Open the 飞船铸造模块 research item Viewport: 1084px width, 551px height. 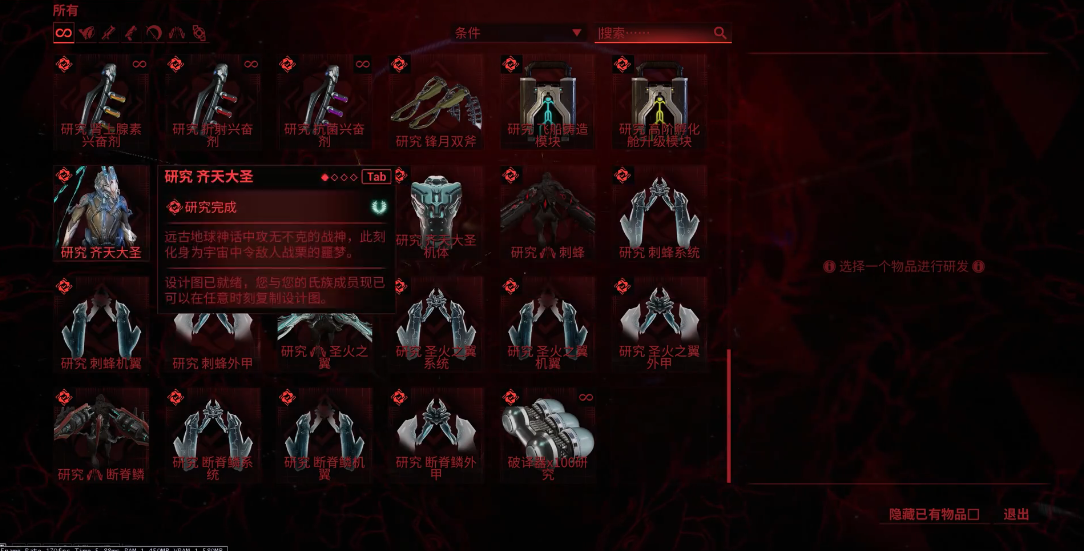[x=548, y=100]
